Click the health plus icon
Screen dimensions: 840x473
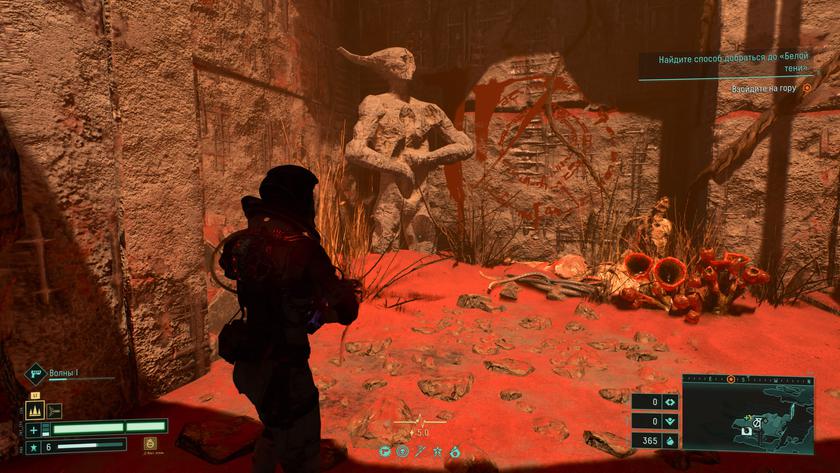click(x=33, y=429)
